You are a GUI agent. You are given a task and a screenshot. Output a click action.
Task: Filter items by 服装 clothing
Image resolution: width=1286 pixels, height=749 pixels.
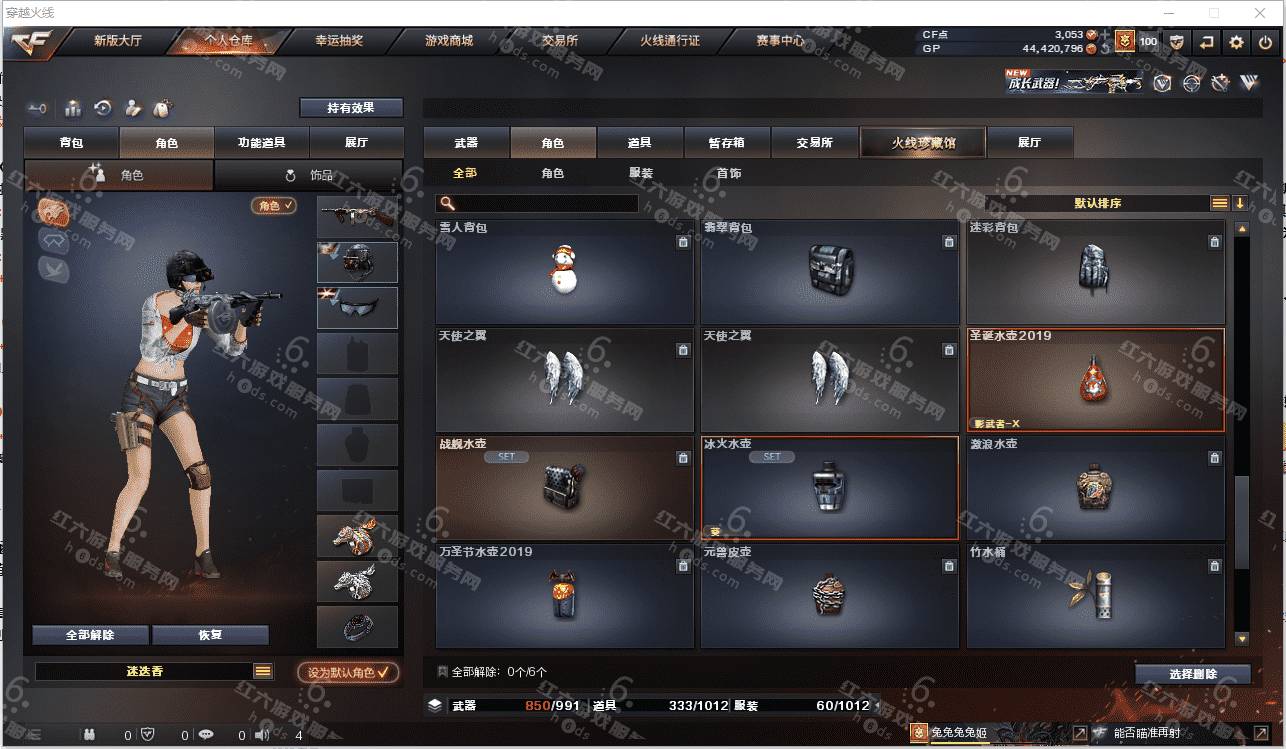tap(641, 173)
